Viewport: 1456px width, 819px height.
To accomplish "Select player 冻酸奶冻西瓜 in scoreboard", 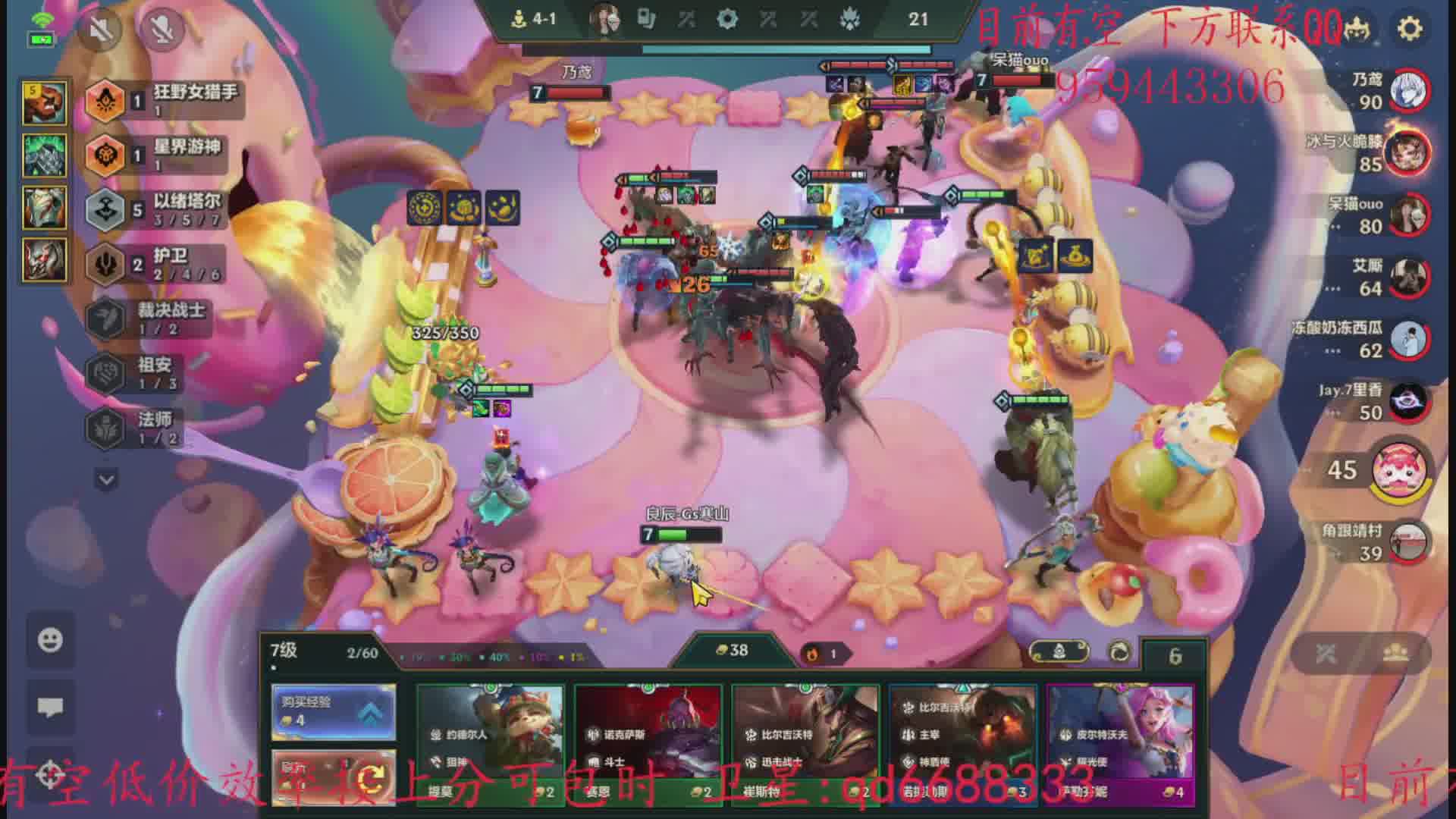I will coord(1409,340).
